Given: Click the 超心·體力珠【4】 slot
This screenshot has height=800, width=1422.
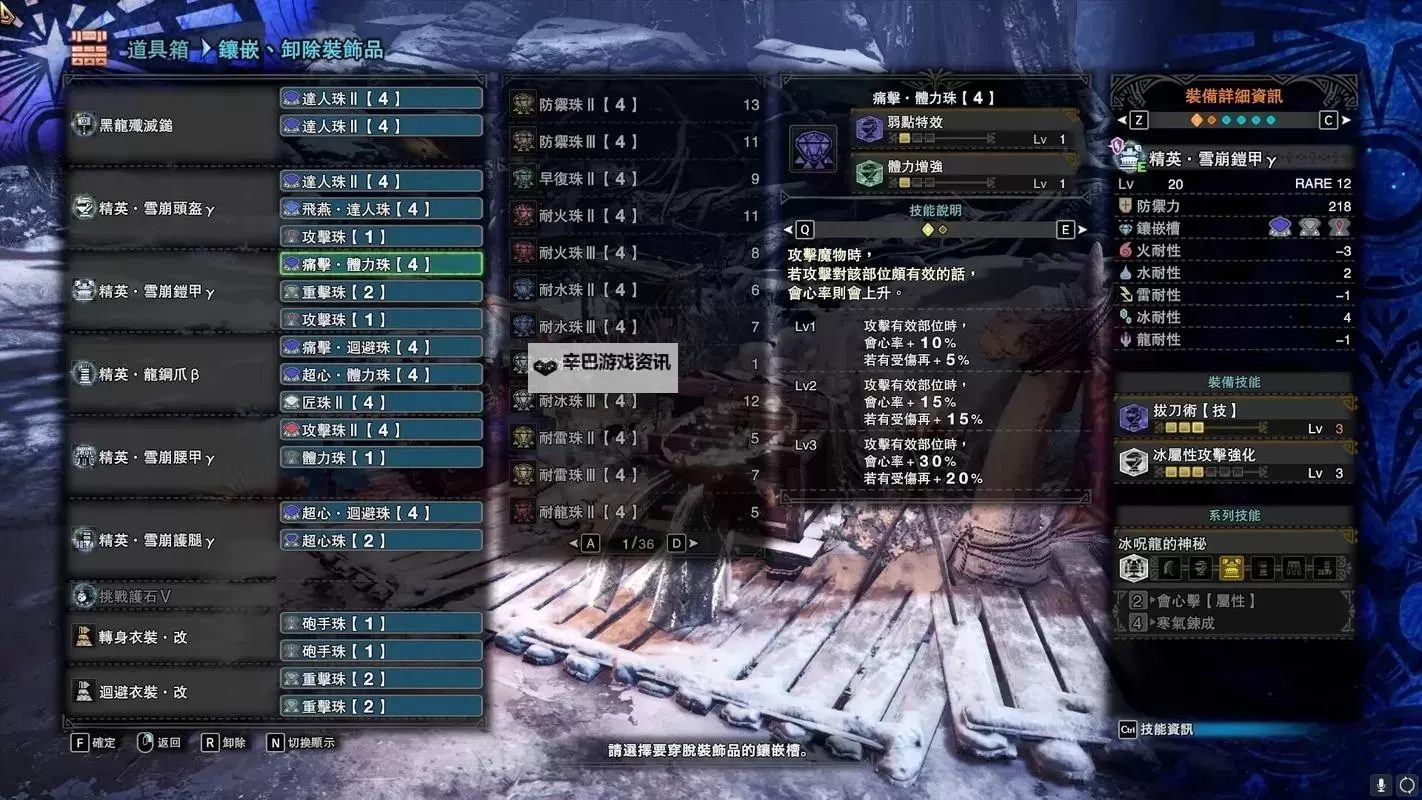Looking at the screenshot, I should pyautogui.click(x=380, y=375).
